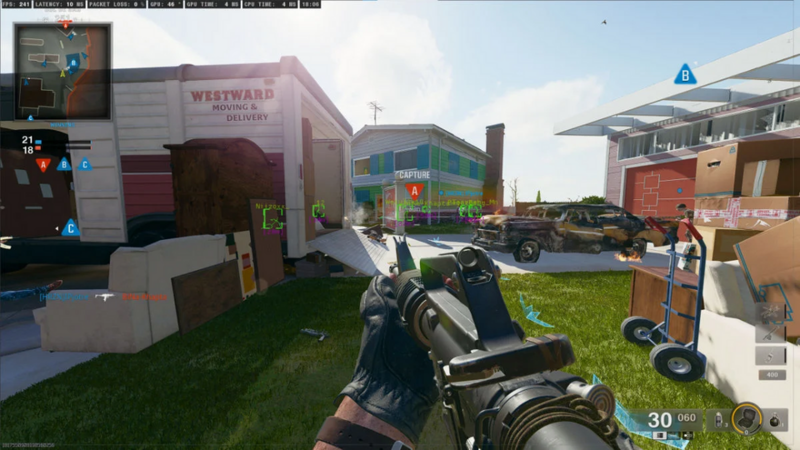Click the minimap

click(x=62, y=71)
